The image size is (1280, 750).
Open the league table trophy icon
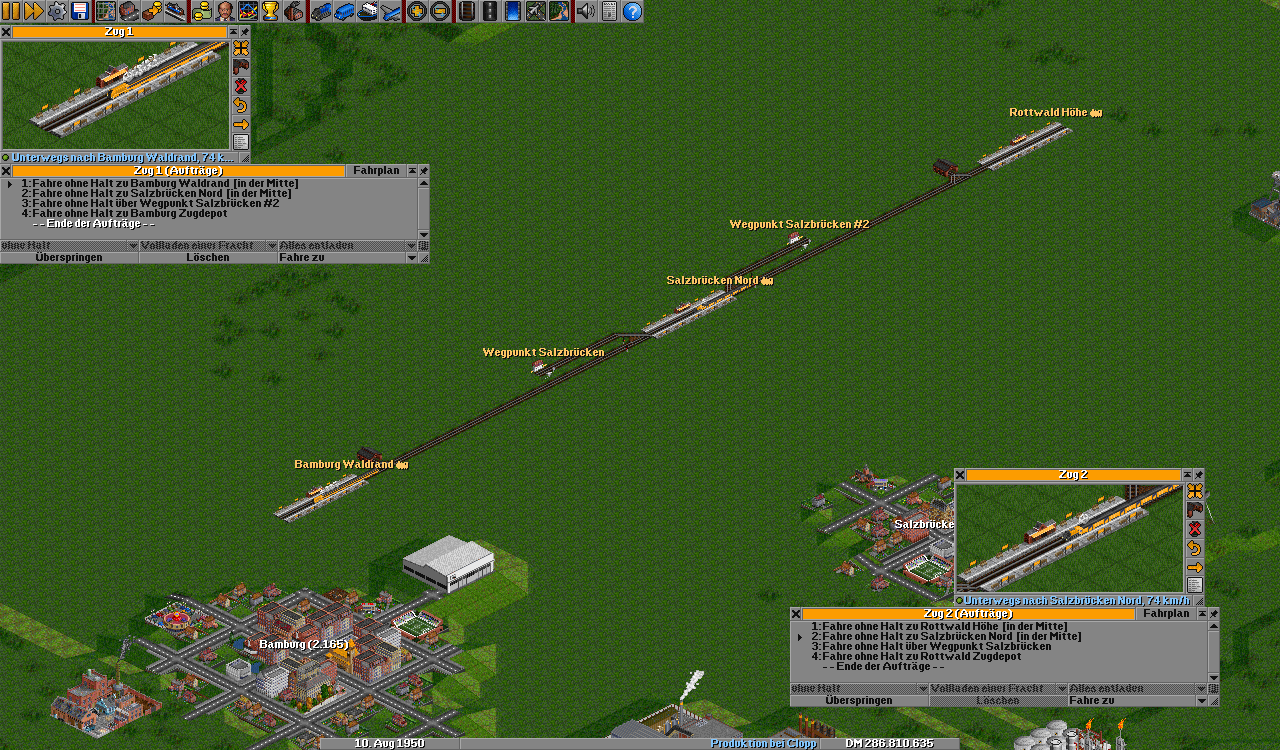pyautogui.click(x=270, y=11)
